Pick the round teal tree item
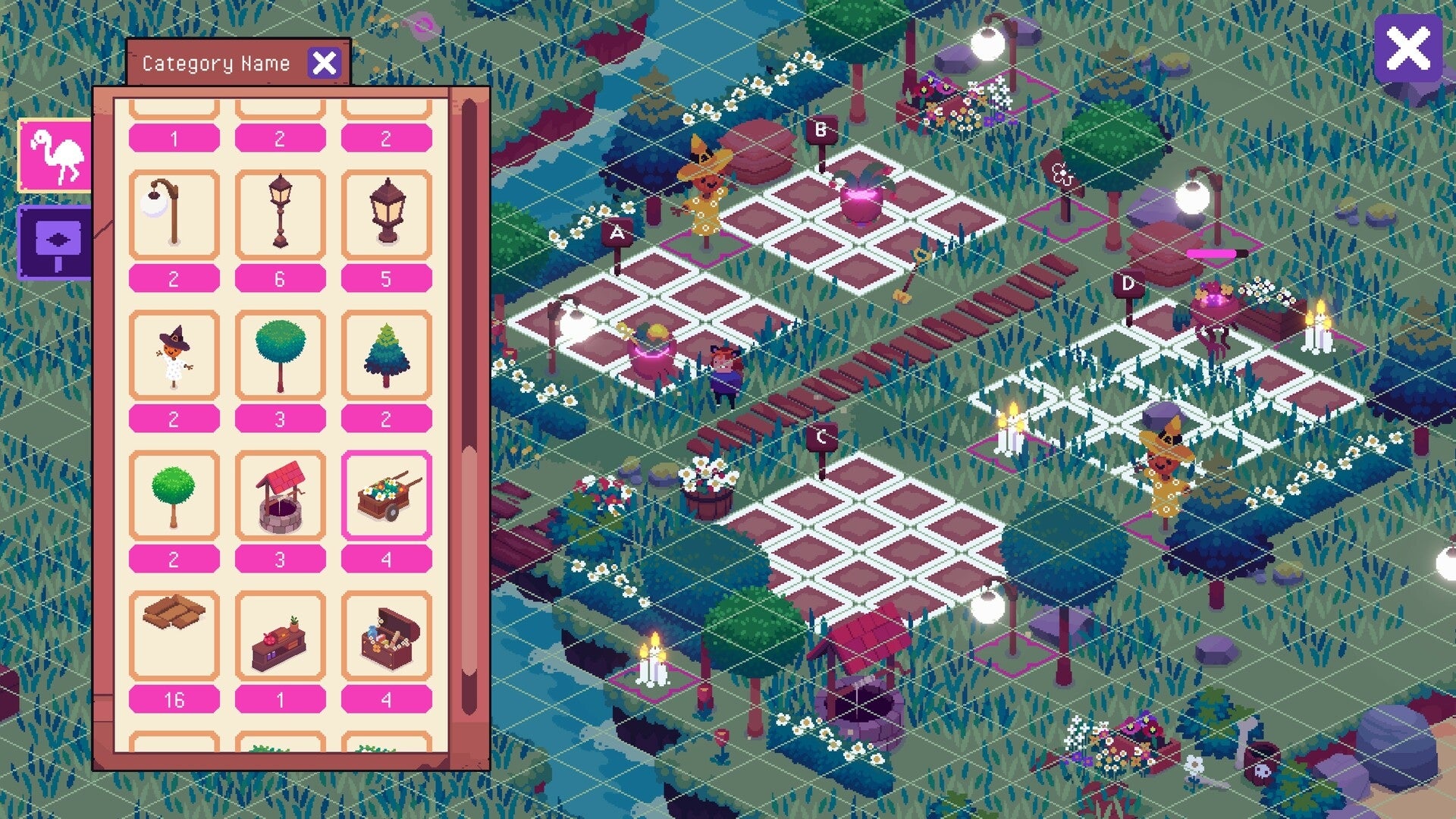1456x819 pixels. click(x=280, y=353)
